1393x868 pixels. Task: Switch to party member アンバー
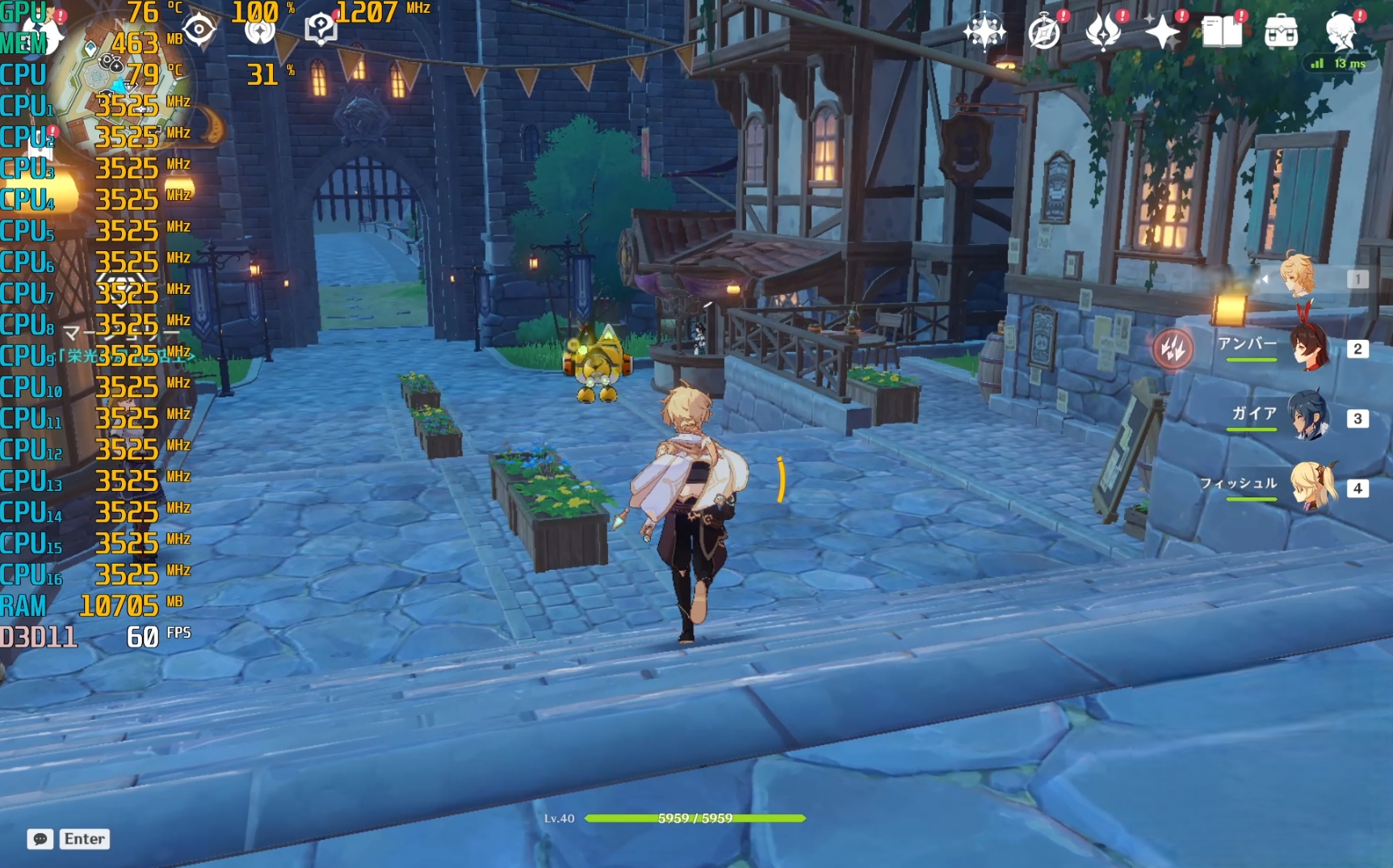pos(1308,348)
